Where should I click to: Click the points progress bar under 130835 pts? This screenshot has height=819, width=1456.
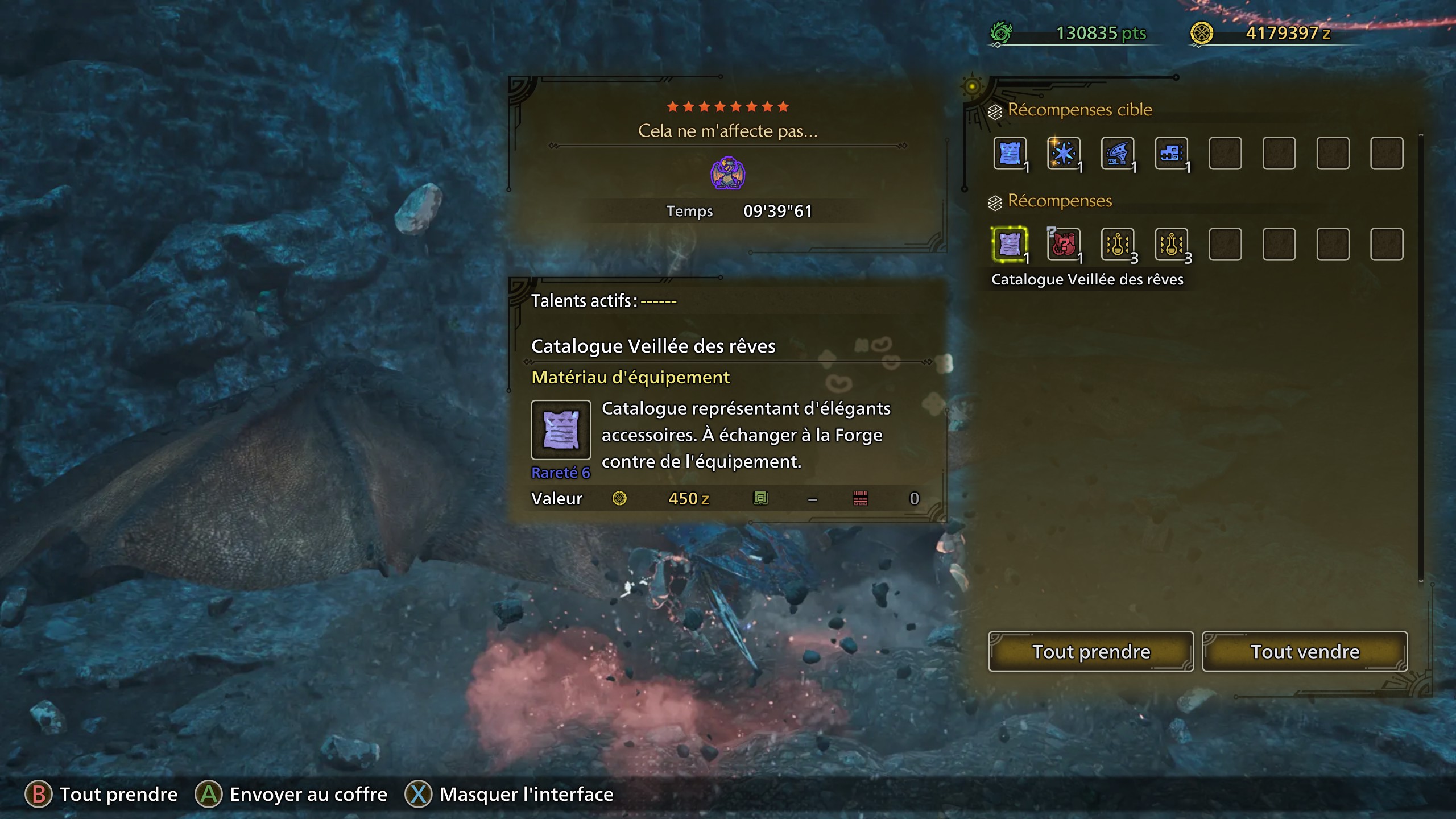1075,45
